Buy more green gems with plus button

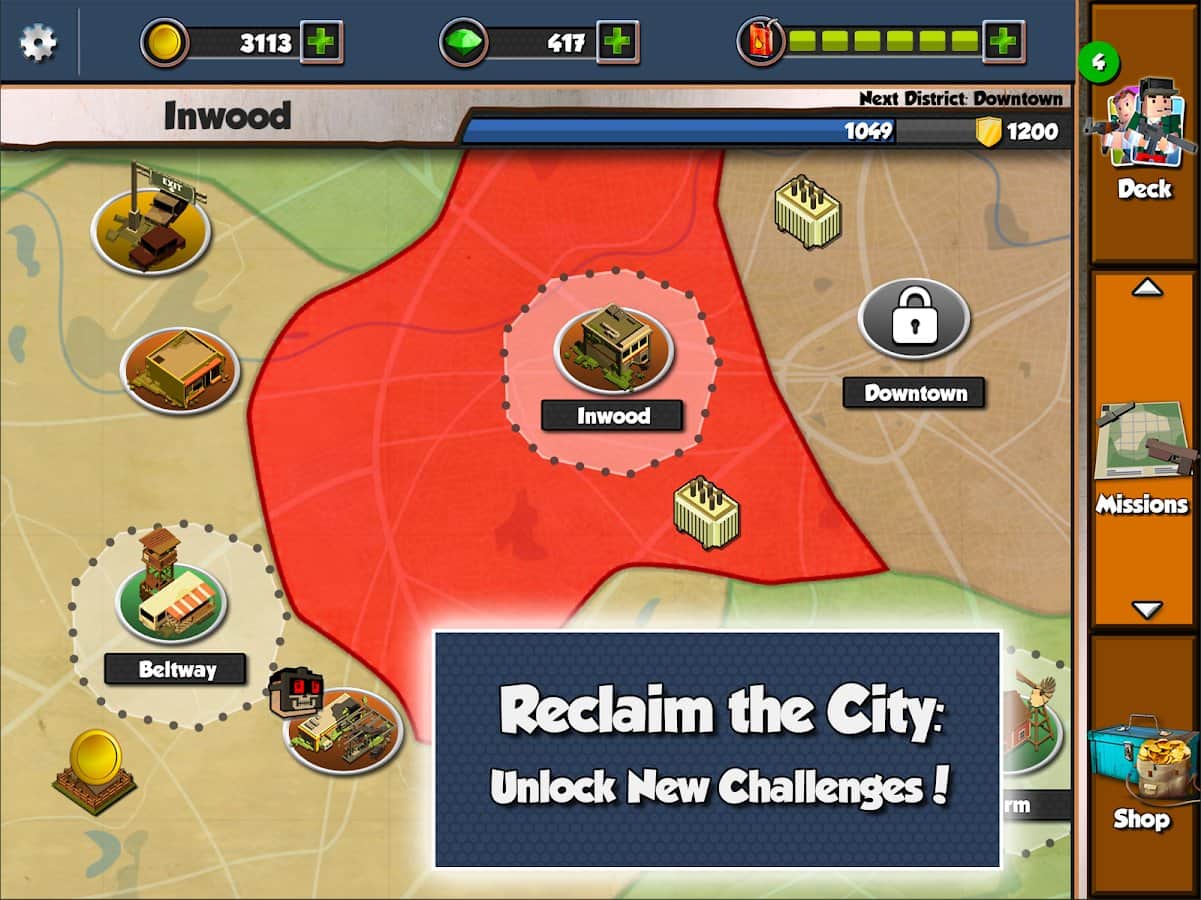pyautogui.click(x=618, y=43)
